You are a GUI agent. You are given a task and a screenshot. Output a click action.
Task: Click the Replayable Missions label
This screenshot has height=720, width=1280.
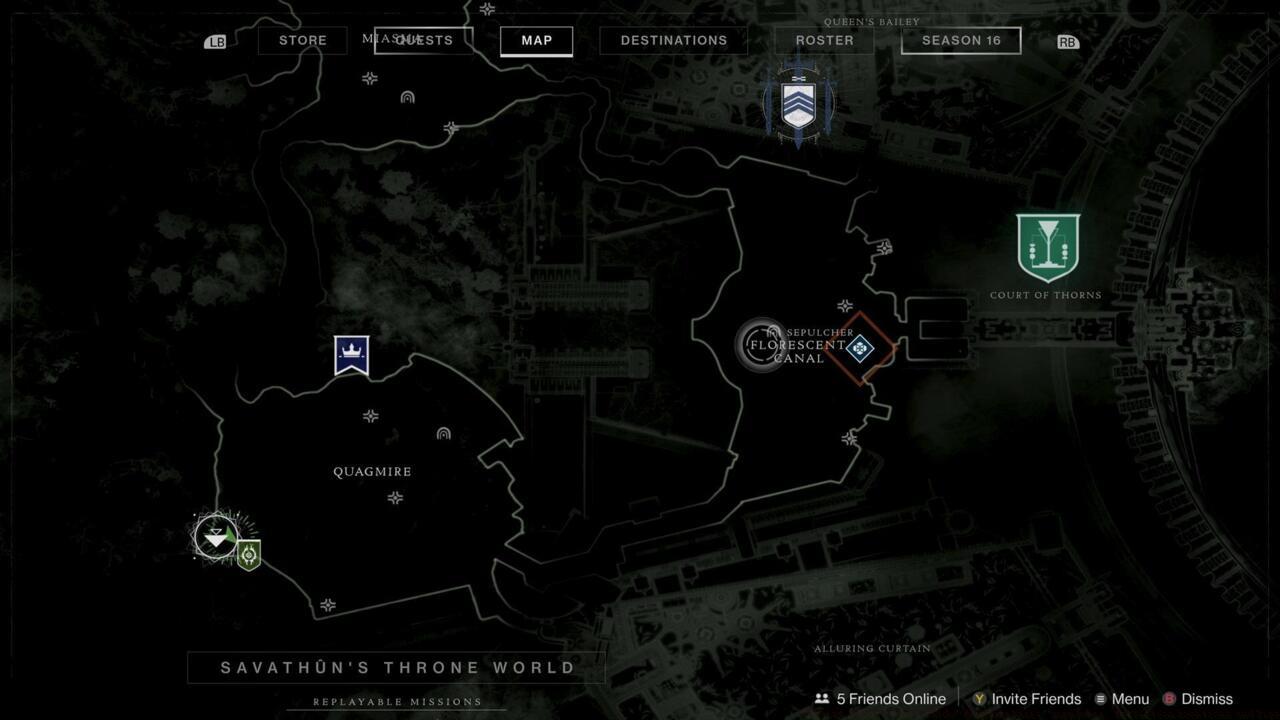tap(396, 702)
